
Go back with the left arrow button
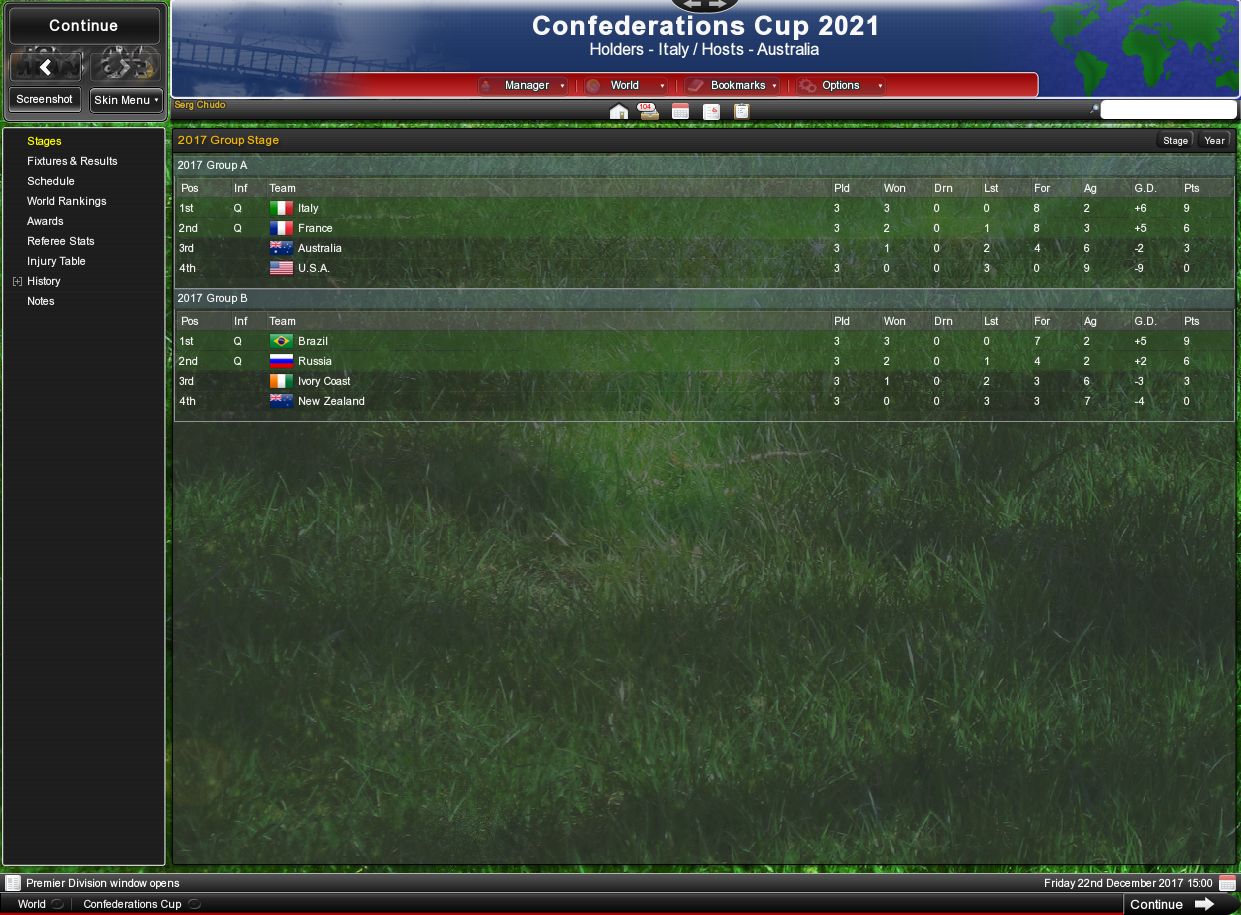46,67
